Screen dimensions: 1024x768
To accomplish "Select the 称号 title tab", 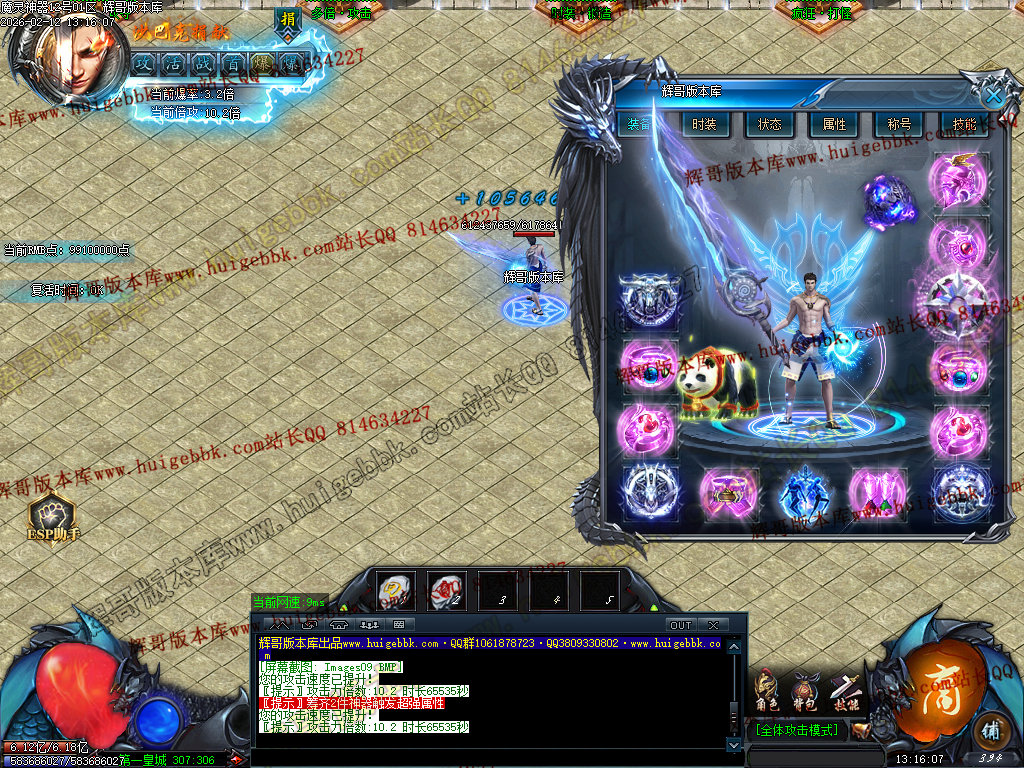I will [x=898, y=125].
